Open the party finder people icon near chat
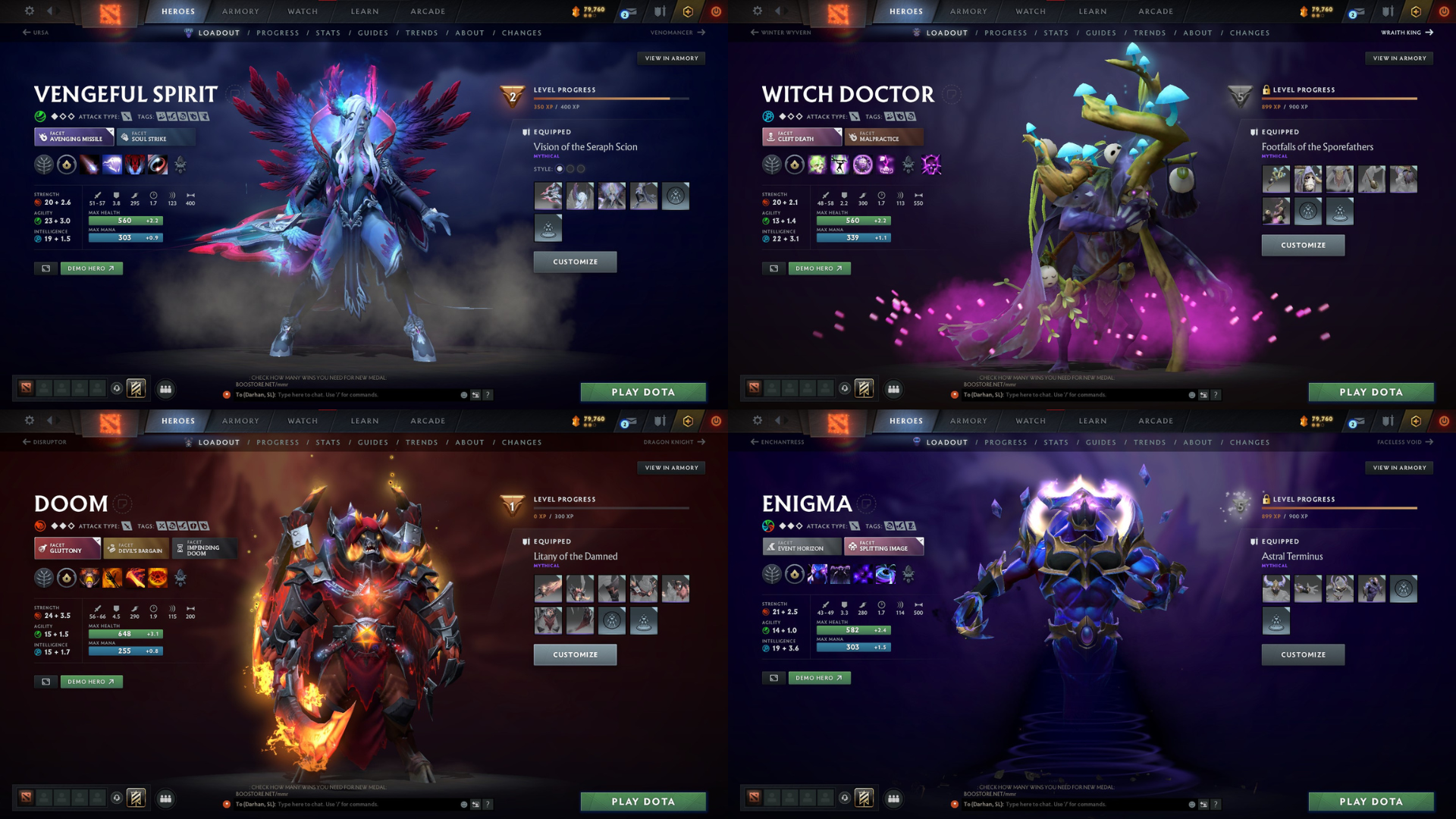1456x819 pixels. click(166, 389)
